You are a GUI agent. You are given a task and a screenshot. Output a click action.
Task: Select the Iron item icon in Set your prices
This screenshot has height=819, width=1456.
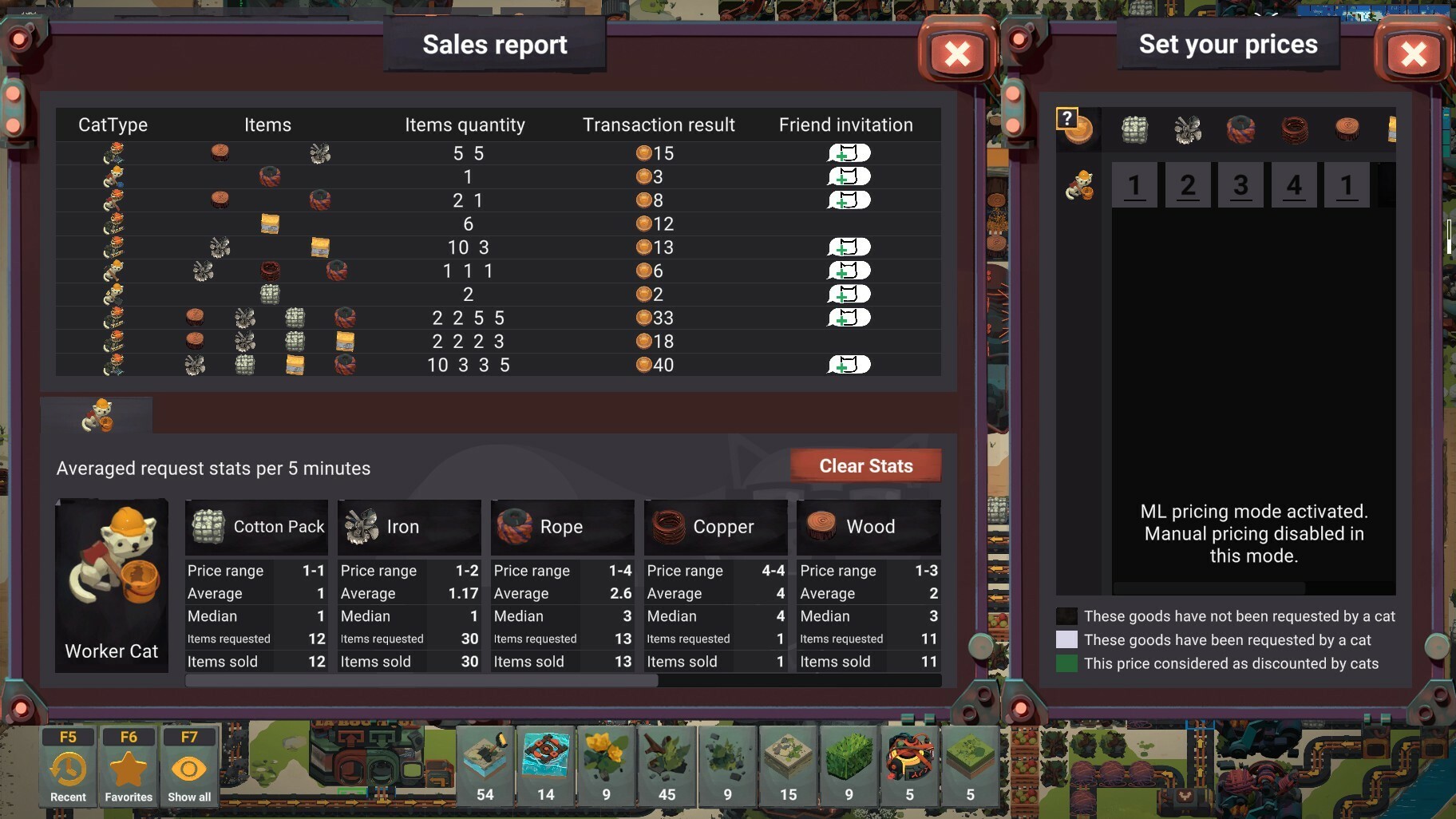pyautogui.click(x=1189, y=130)
